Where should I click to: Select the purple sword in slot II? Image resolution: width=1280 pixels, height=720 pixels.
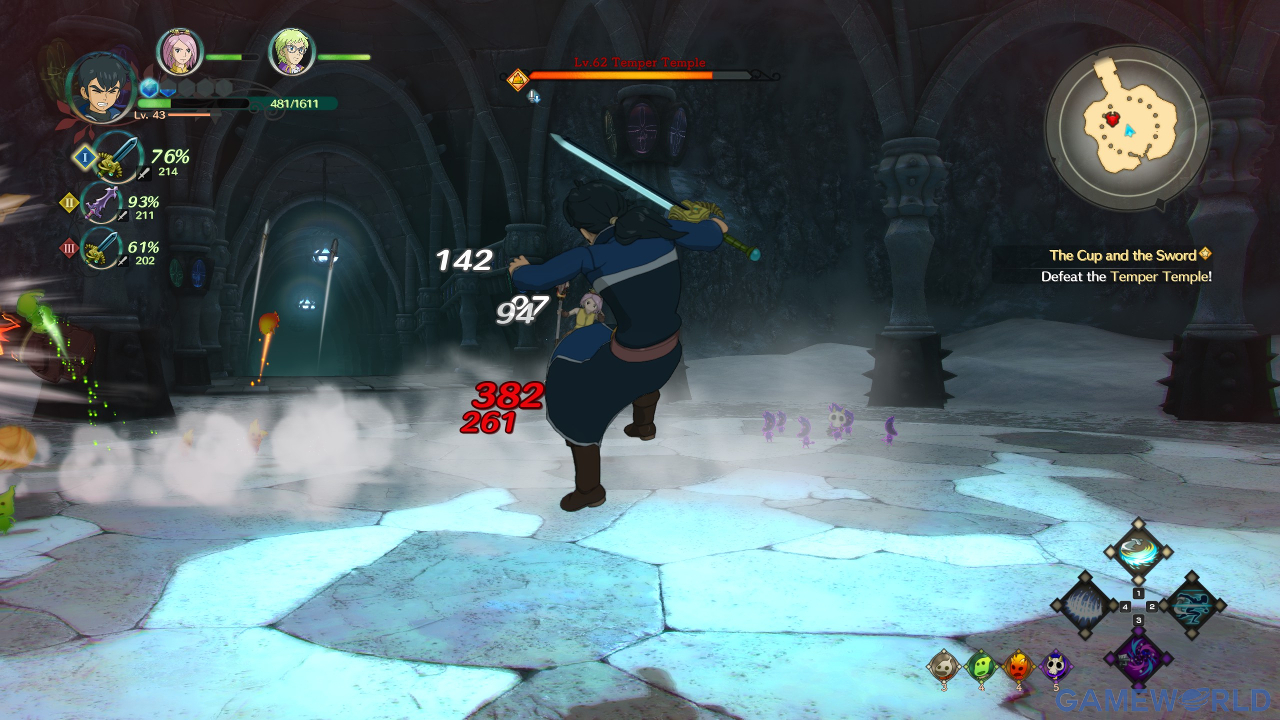pos(103,203)
